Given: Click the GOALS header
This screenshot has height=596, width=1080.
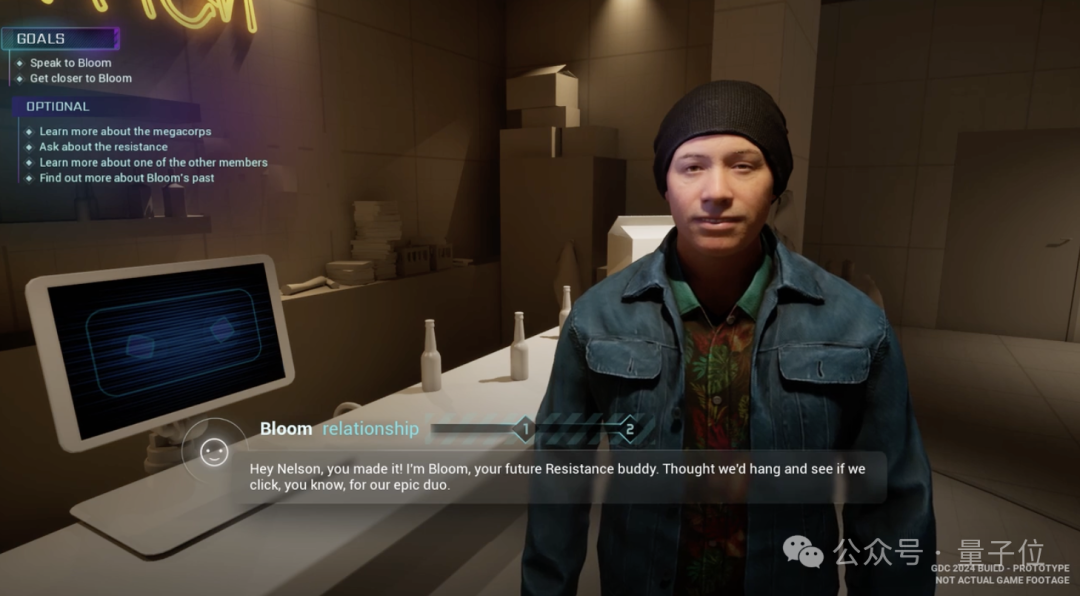Looking at the screenshot, I should pos(41,39).
